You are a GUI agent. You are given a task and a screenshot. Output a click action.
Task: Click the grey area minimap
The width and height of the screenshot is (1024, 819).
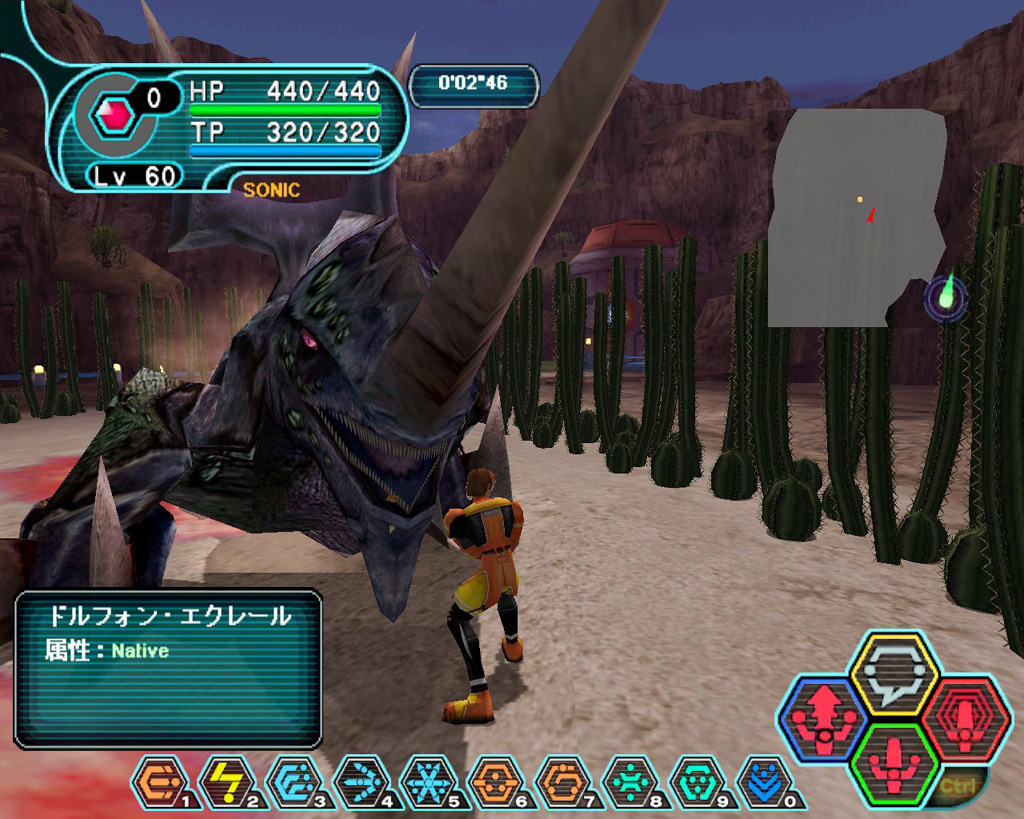(x=855, y=217)
